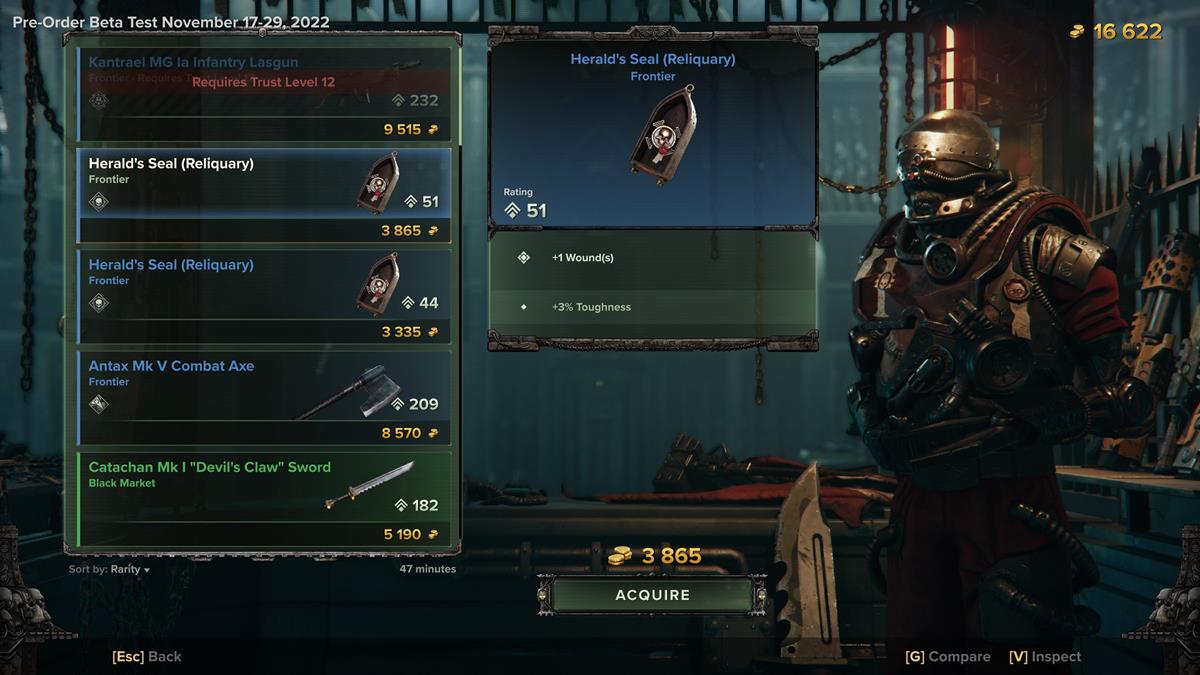Select the Catachan Mk I Devil's Claw Sword
Image resolution: width=1200 pixels, height=675 pixels.
(x=264, y=498)
